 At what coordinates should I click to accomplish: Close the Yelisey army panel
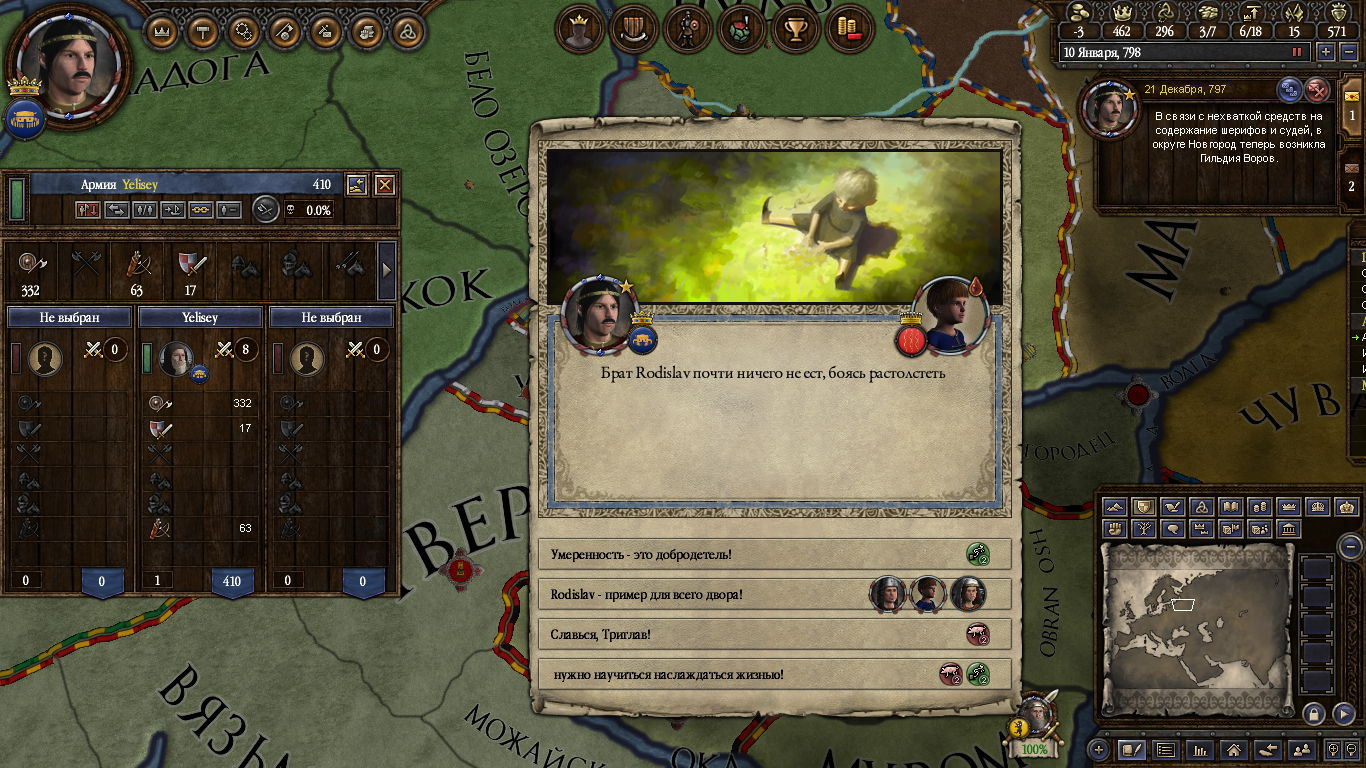point(384,185)
